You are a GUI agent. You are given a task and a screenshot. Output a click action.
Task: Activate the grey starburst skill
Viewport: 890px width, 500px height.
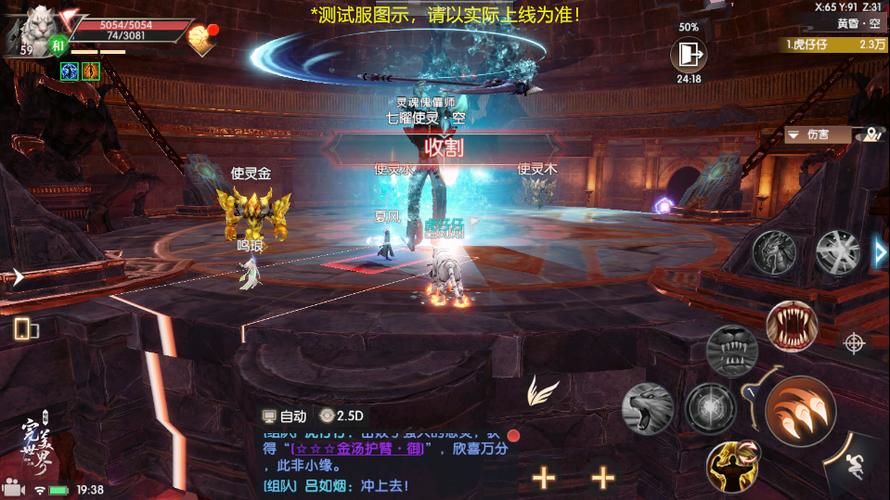pyautogui.click(x=711, y=408)
